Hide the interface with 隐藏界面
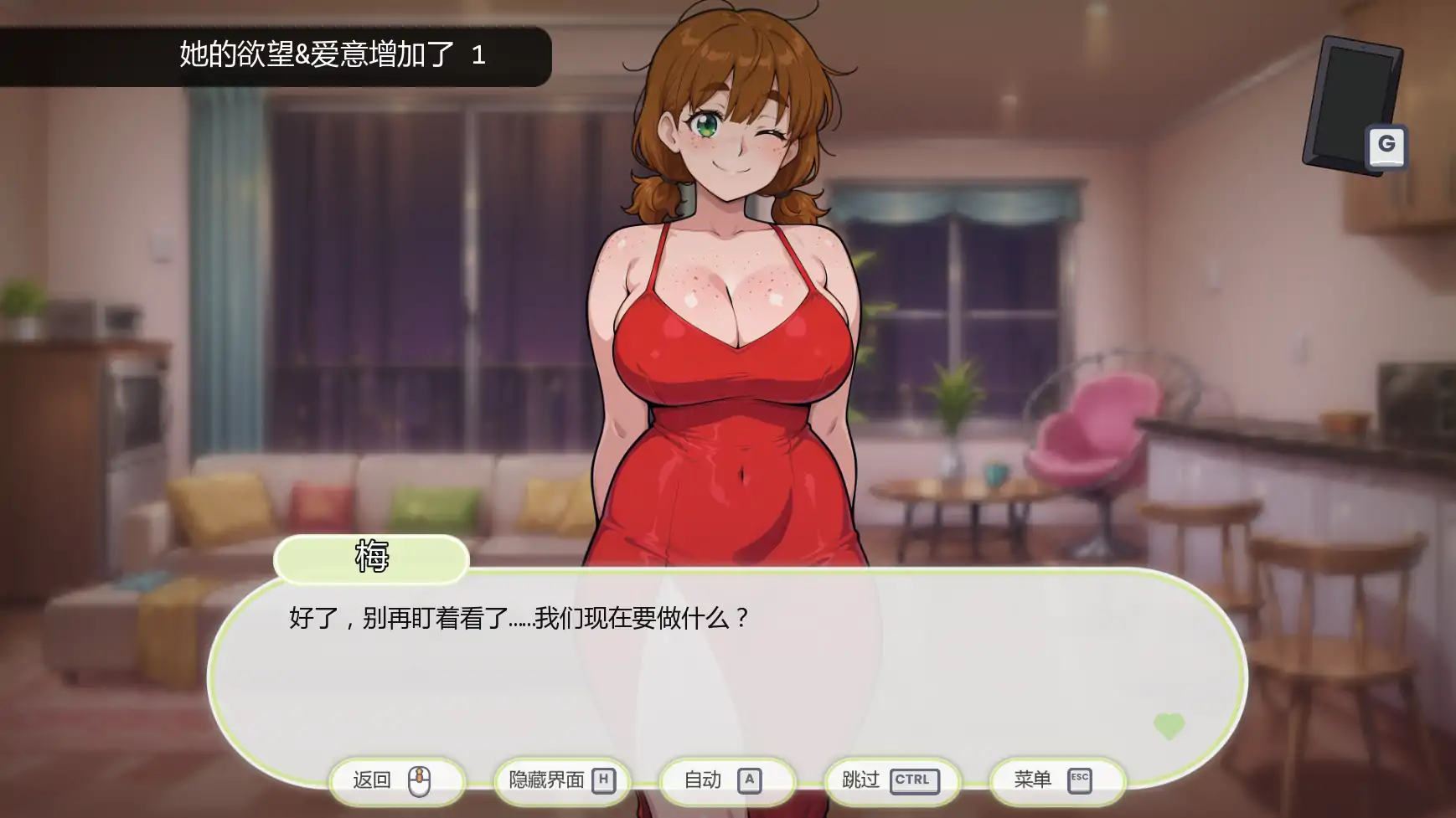Viewport: 1456px width, 818px height. point(561,780)
